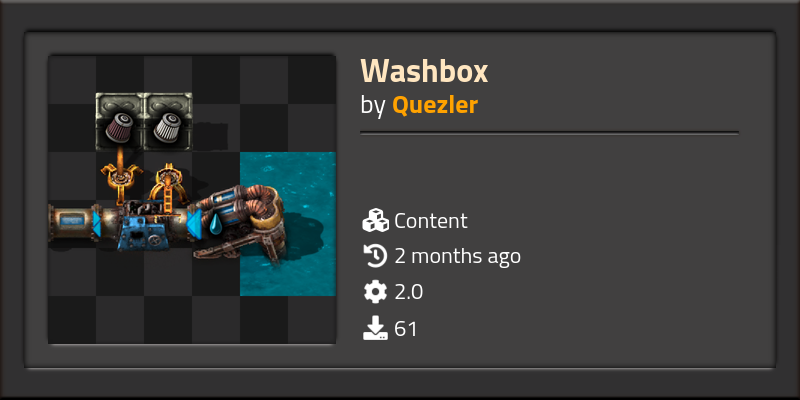
Task: Open the Washbox mod title link
Action: click(424, 71)
